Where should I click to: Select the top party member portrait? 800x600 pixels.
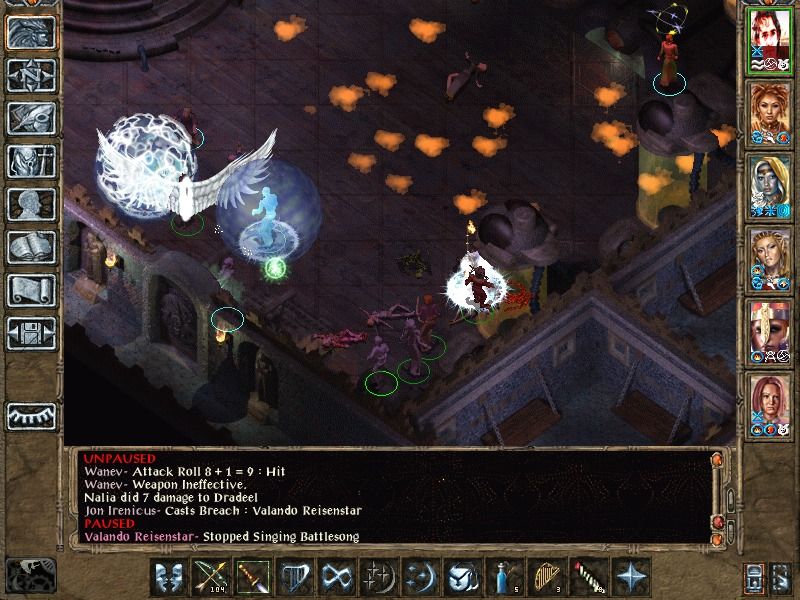771,40
